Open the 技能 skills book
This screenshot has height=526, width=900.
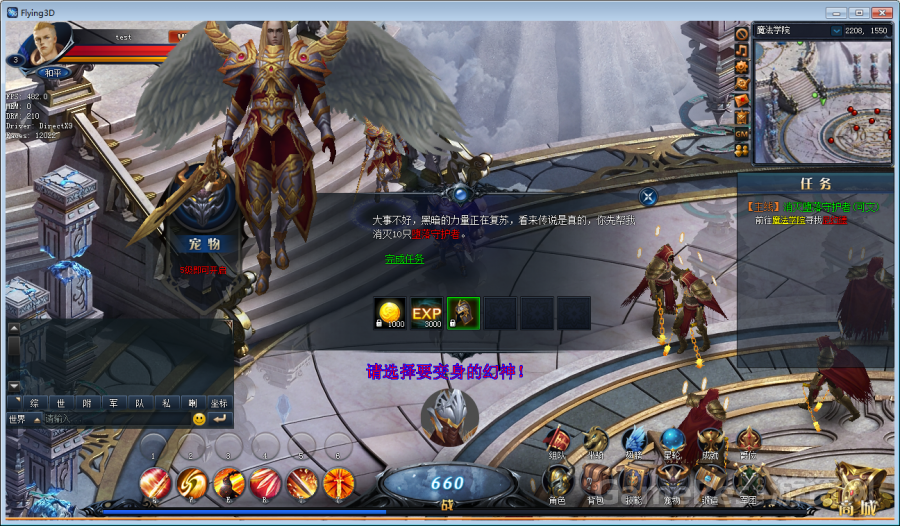tap(634, 483)
